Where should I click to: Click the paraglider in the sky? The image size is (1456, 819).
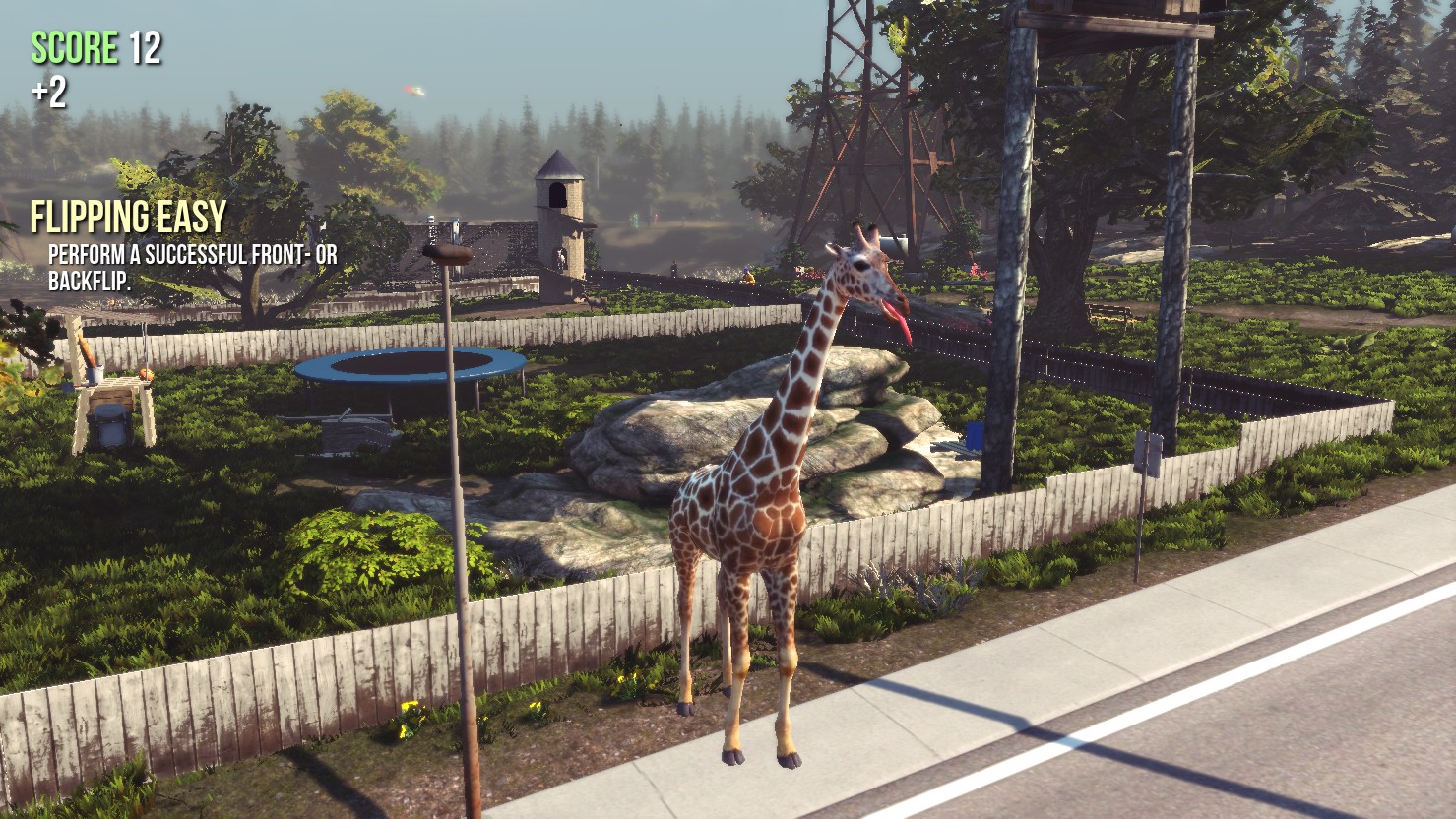pyautogui.click(x=413, y=92)
